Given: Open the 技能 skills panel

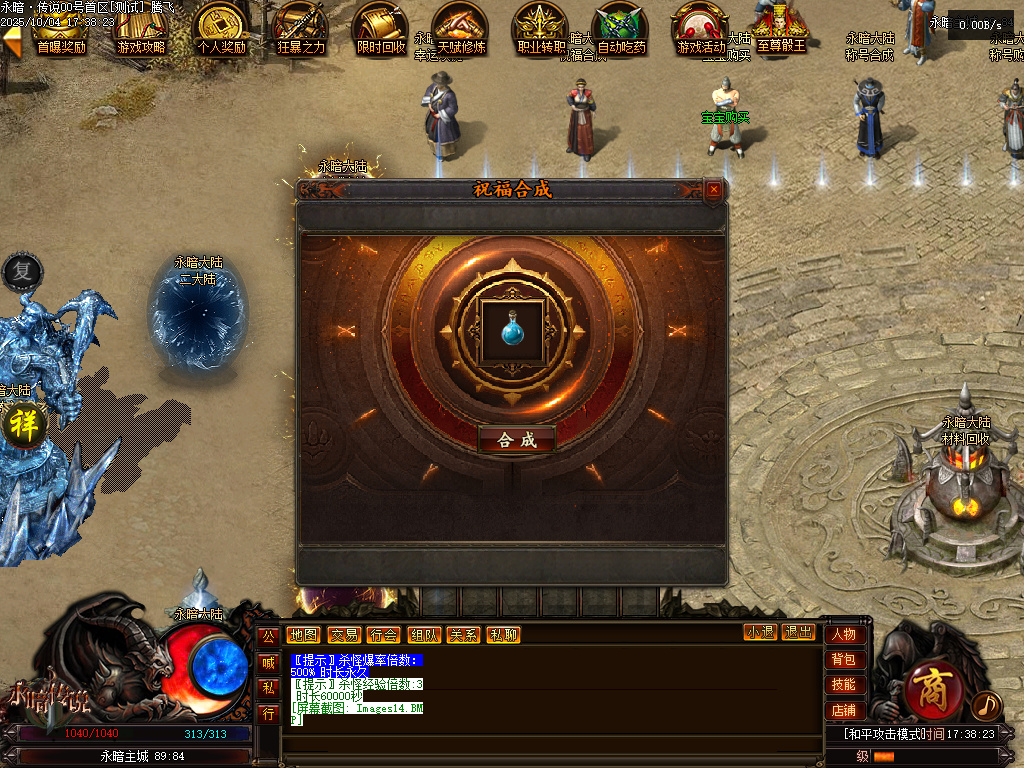Looking at the screenshot, I should pos(844,685).
